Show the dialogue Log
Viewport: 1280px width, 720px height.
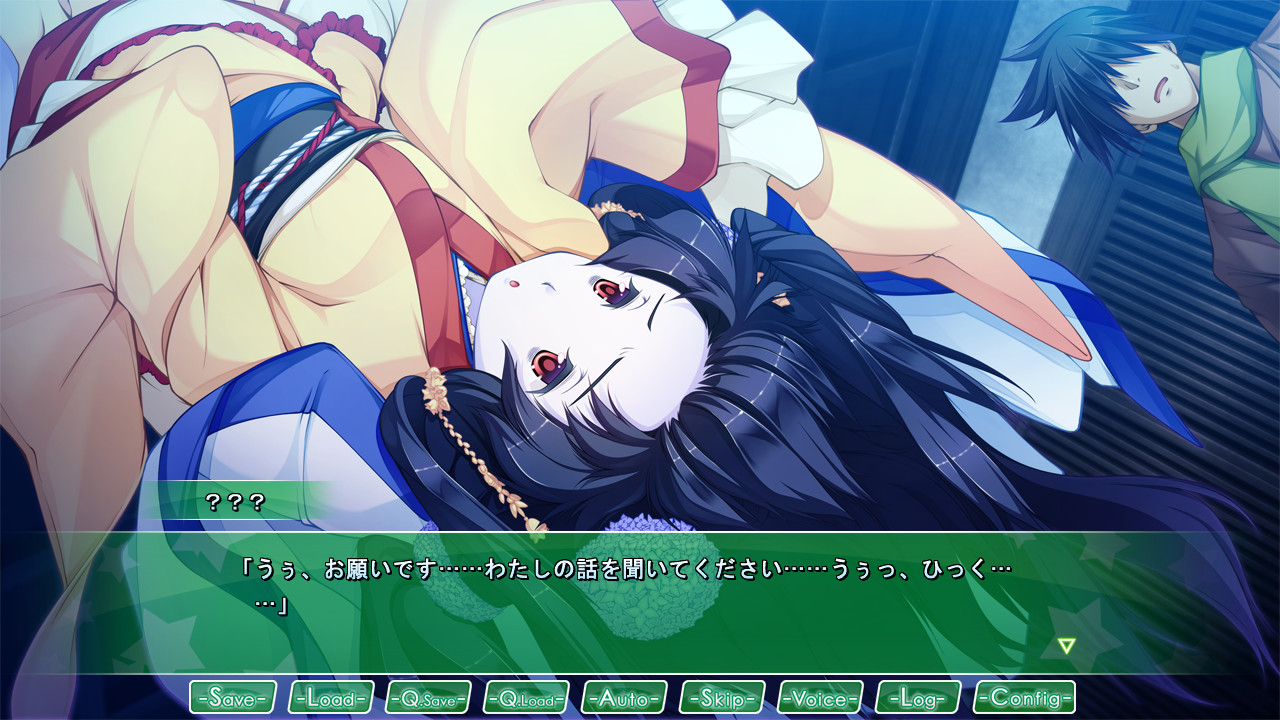click(918, 697)
